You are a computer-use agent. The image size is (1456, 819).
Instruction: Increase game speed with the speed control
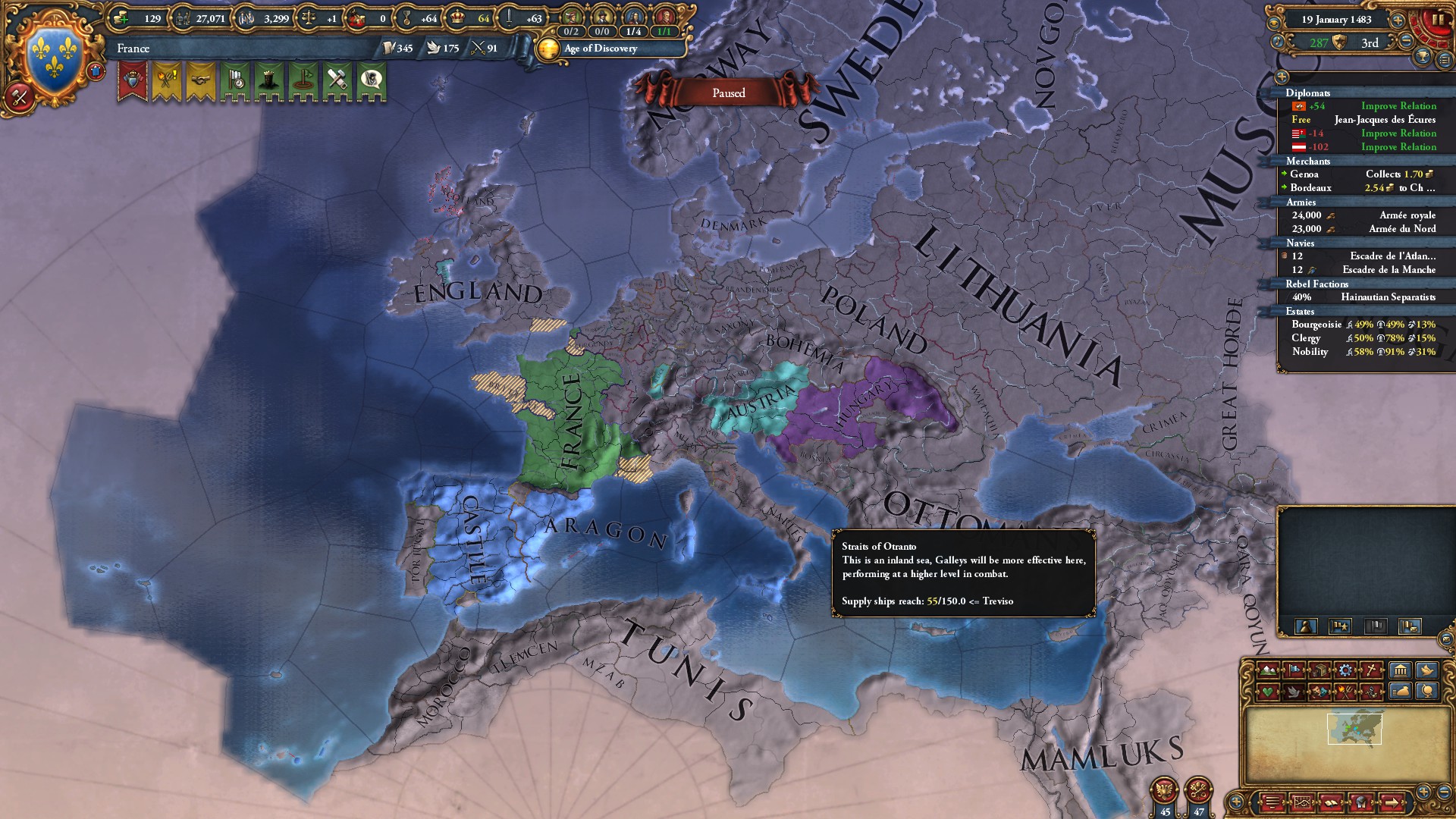[x=1398, y=20]
